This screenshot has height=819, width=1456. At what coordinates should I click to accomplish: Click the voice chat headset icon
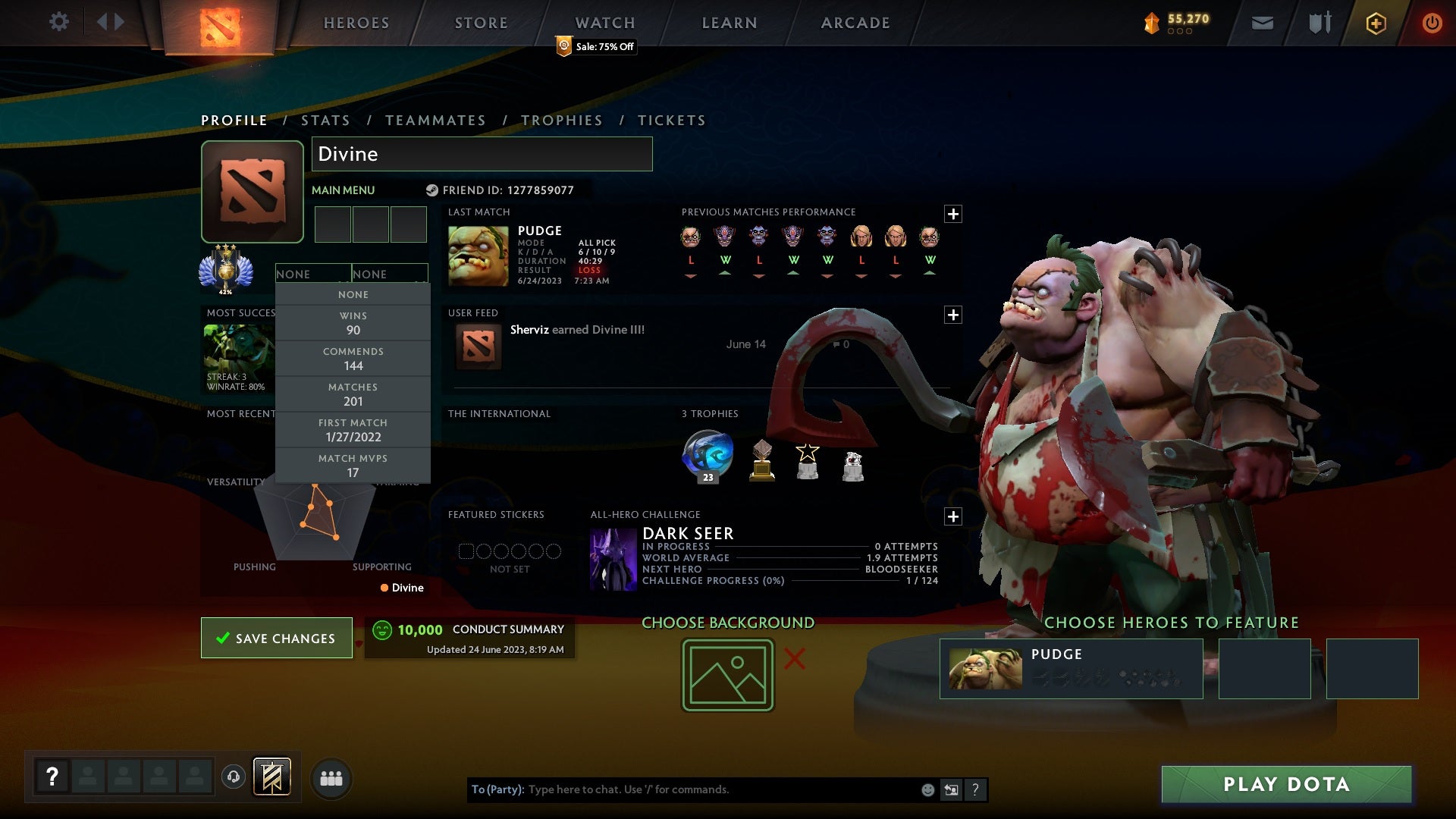point(234,777)
